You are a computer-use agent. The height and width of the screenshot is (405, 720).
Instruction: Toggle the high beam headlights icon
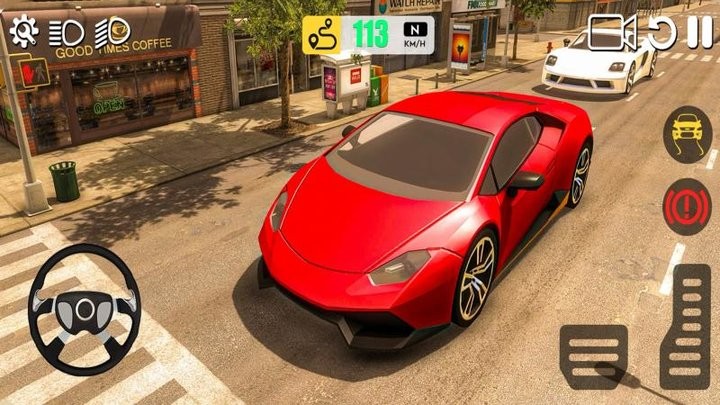[118, 31]
